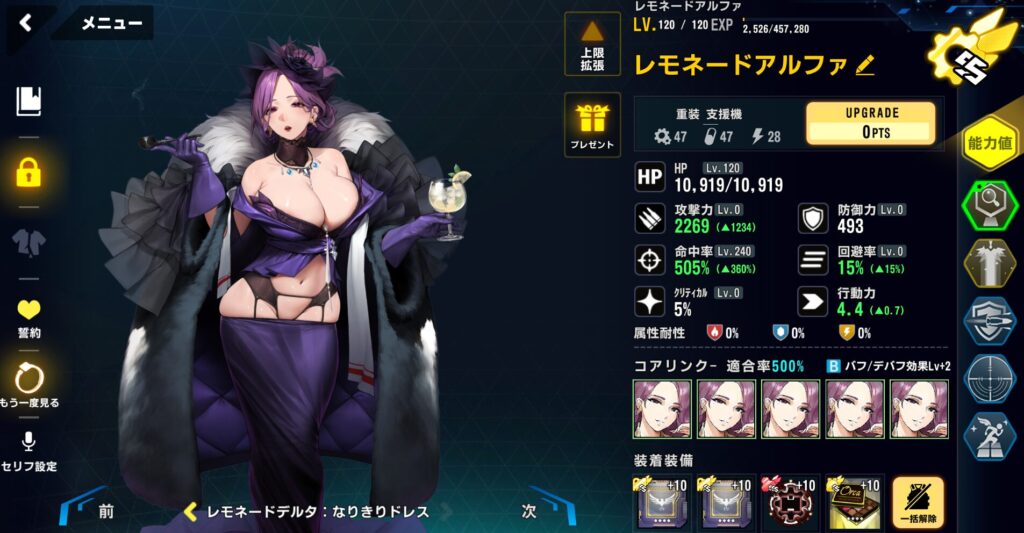
Task: Select the crosshair target hexagon tab
Action: tap(989, 379)
